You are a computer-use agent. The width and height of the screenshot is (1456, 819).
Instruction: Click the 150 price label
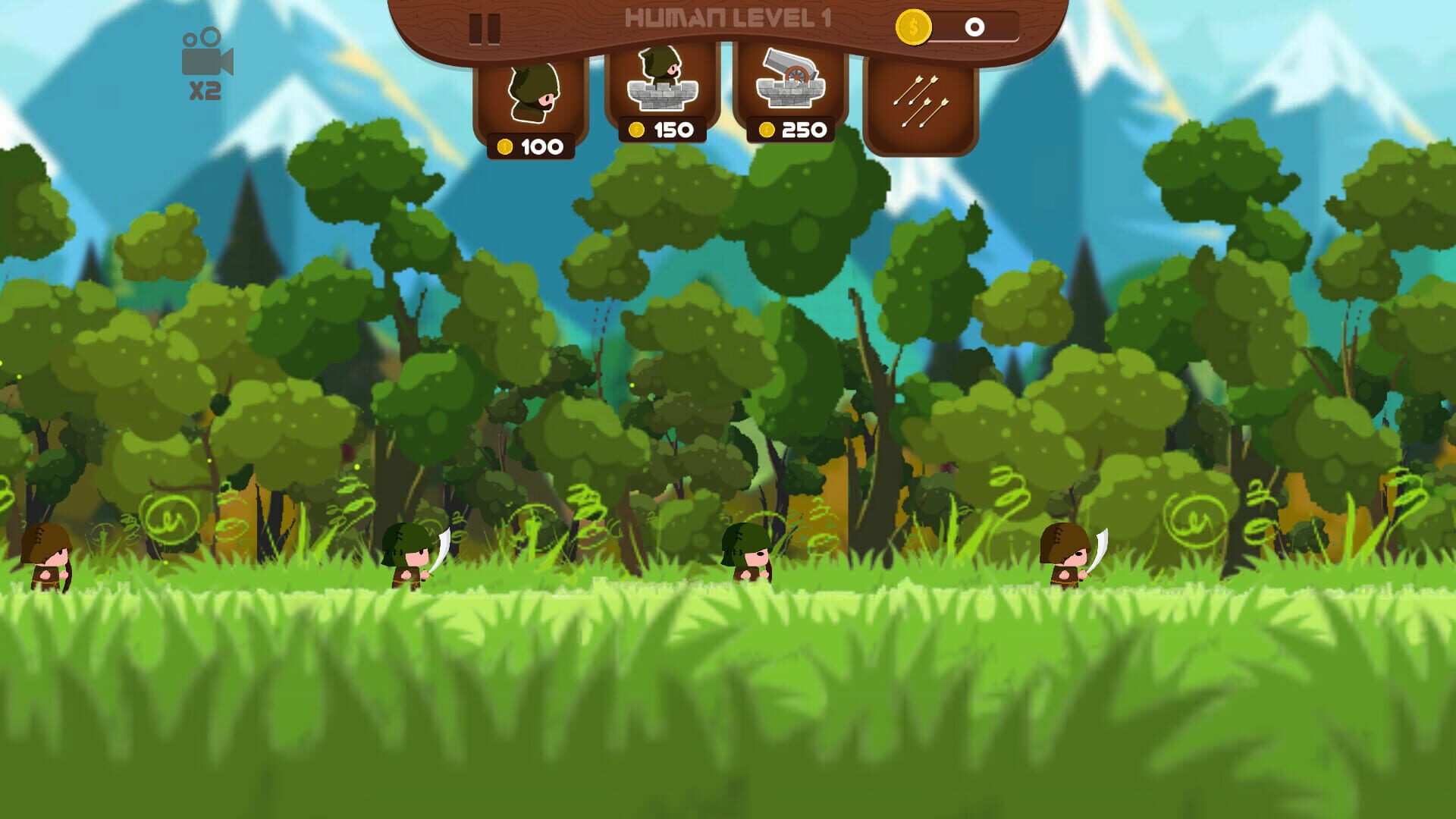coord(664,129)
